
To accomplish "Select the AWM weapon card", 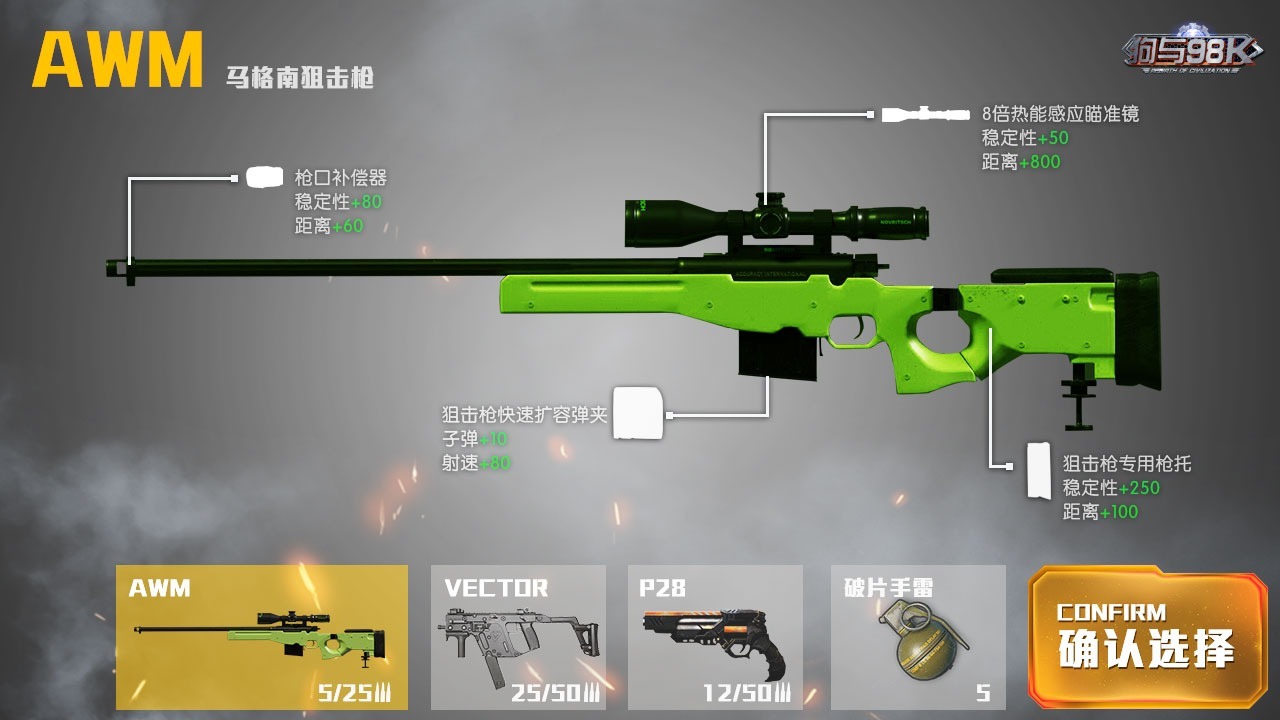I will tap(261, 637).
